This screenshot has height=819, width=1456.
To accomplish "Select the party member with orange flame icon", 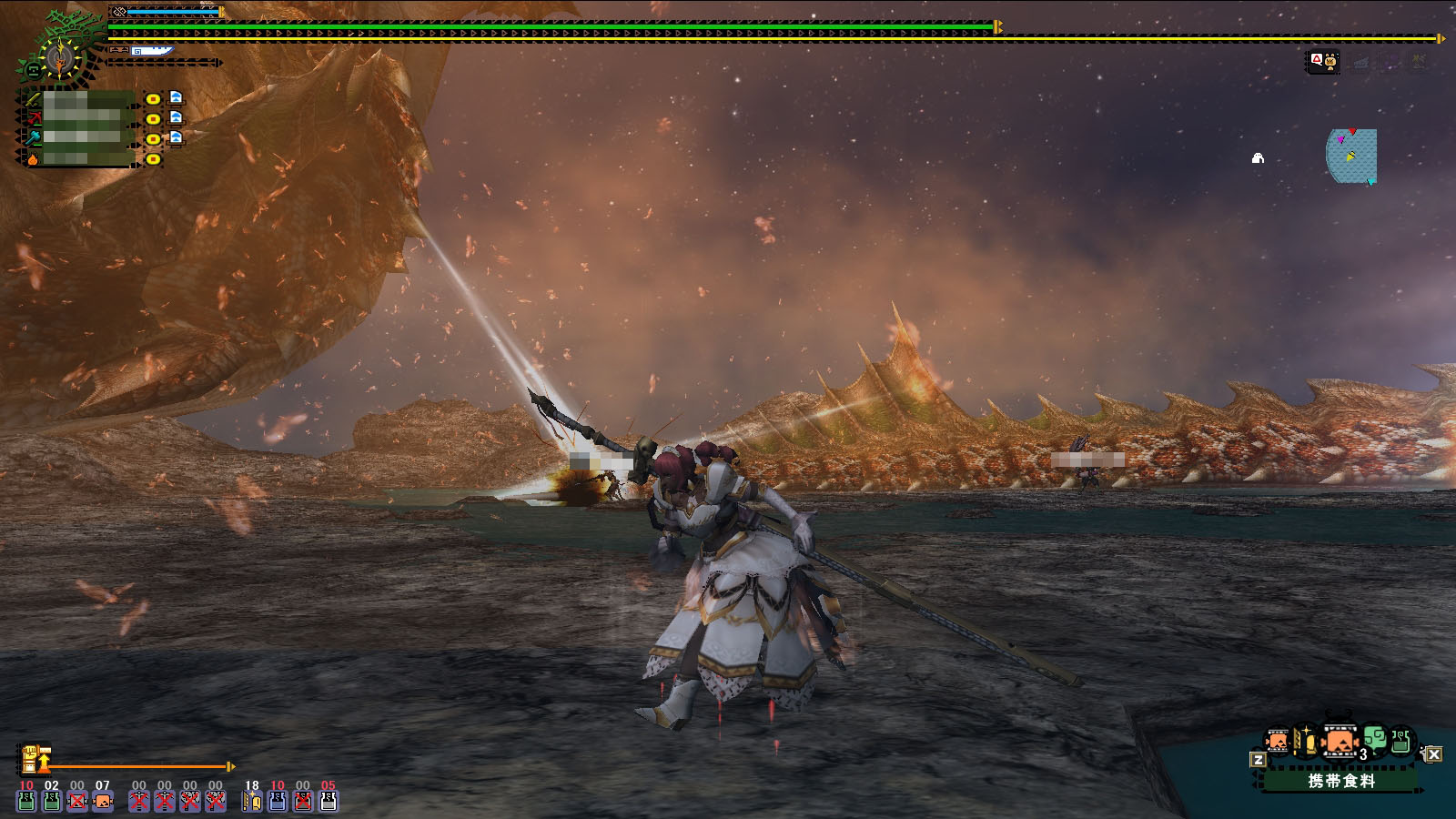I will click(x=33, y=158).
